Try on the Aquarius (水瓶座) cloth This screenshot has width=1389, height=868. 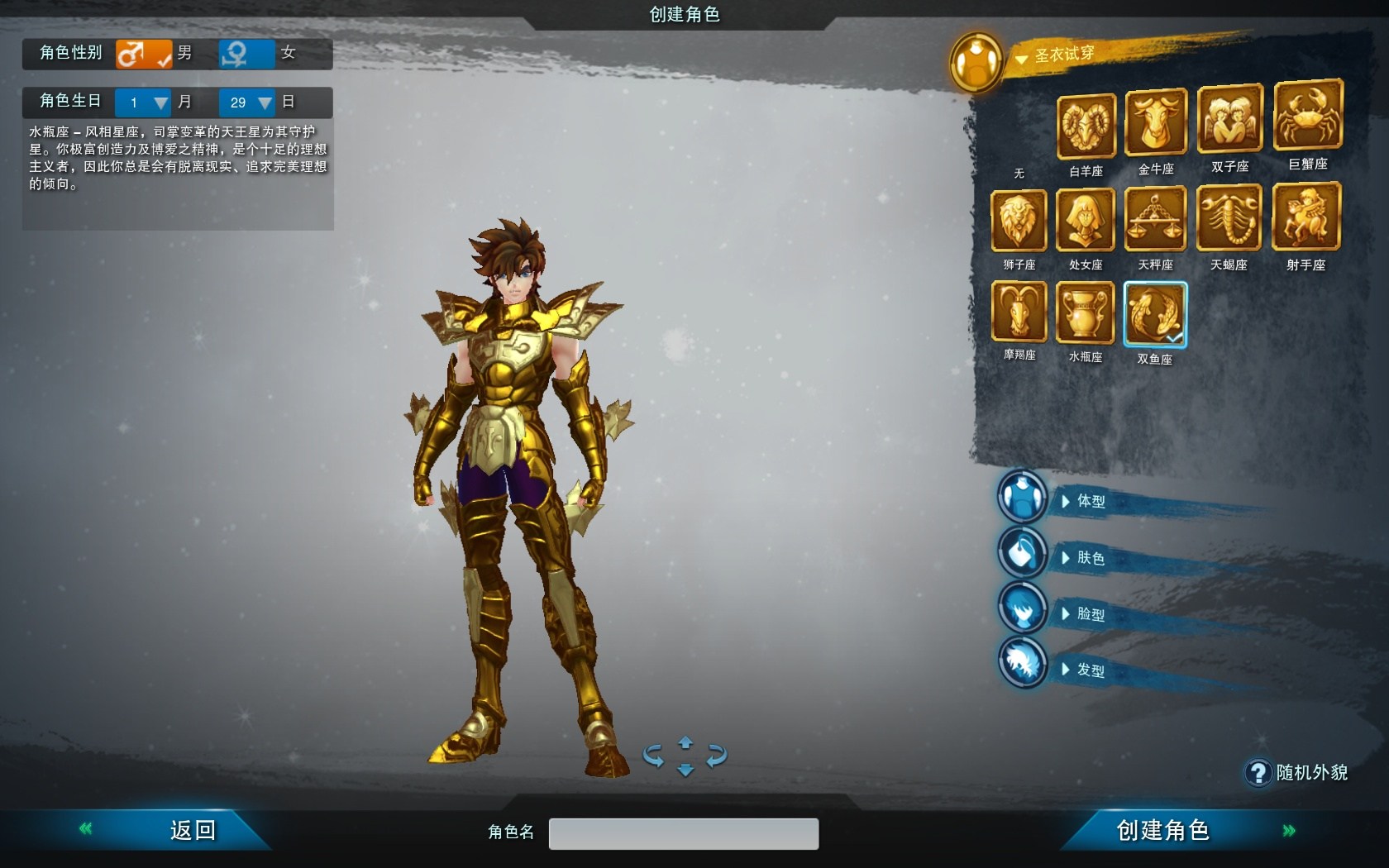[x=1085, y=312]
